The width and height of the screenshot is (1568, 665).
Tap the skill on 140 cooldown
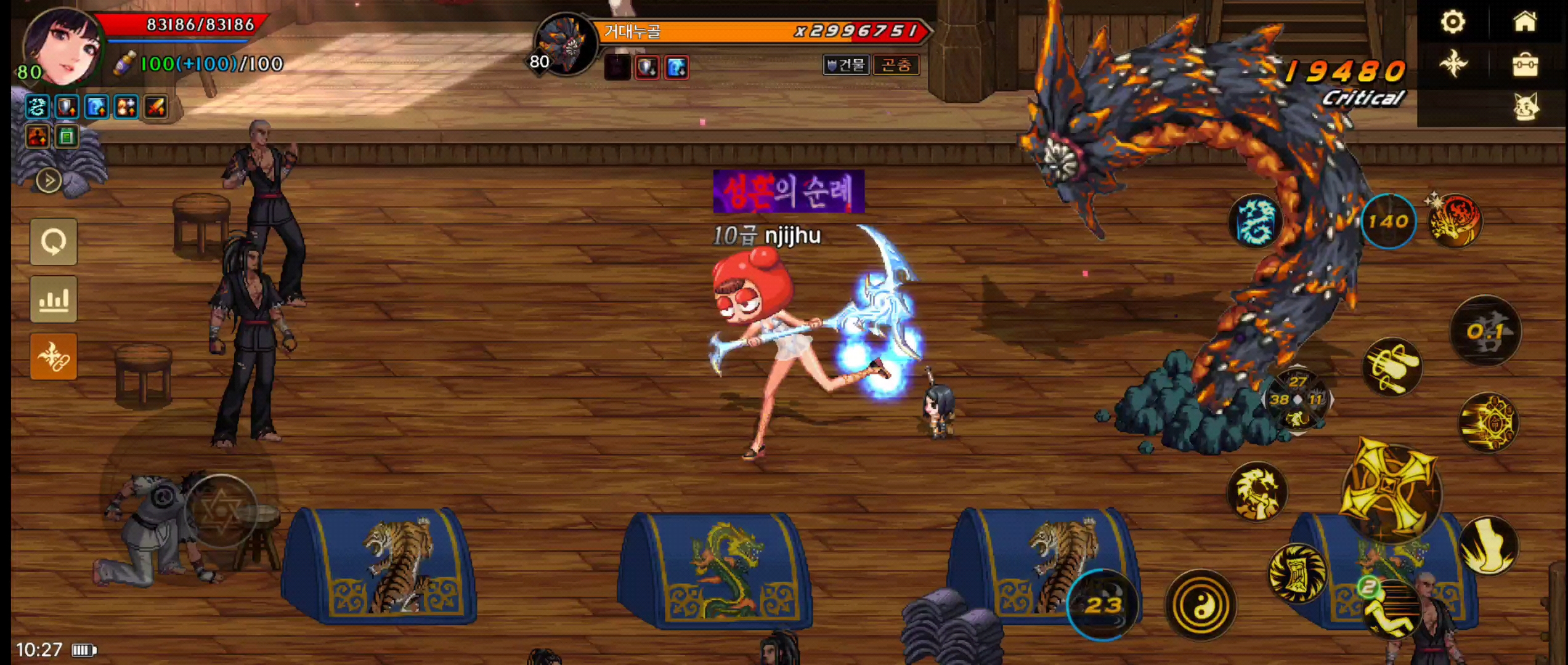click(1388, 221)
